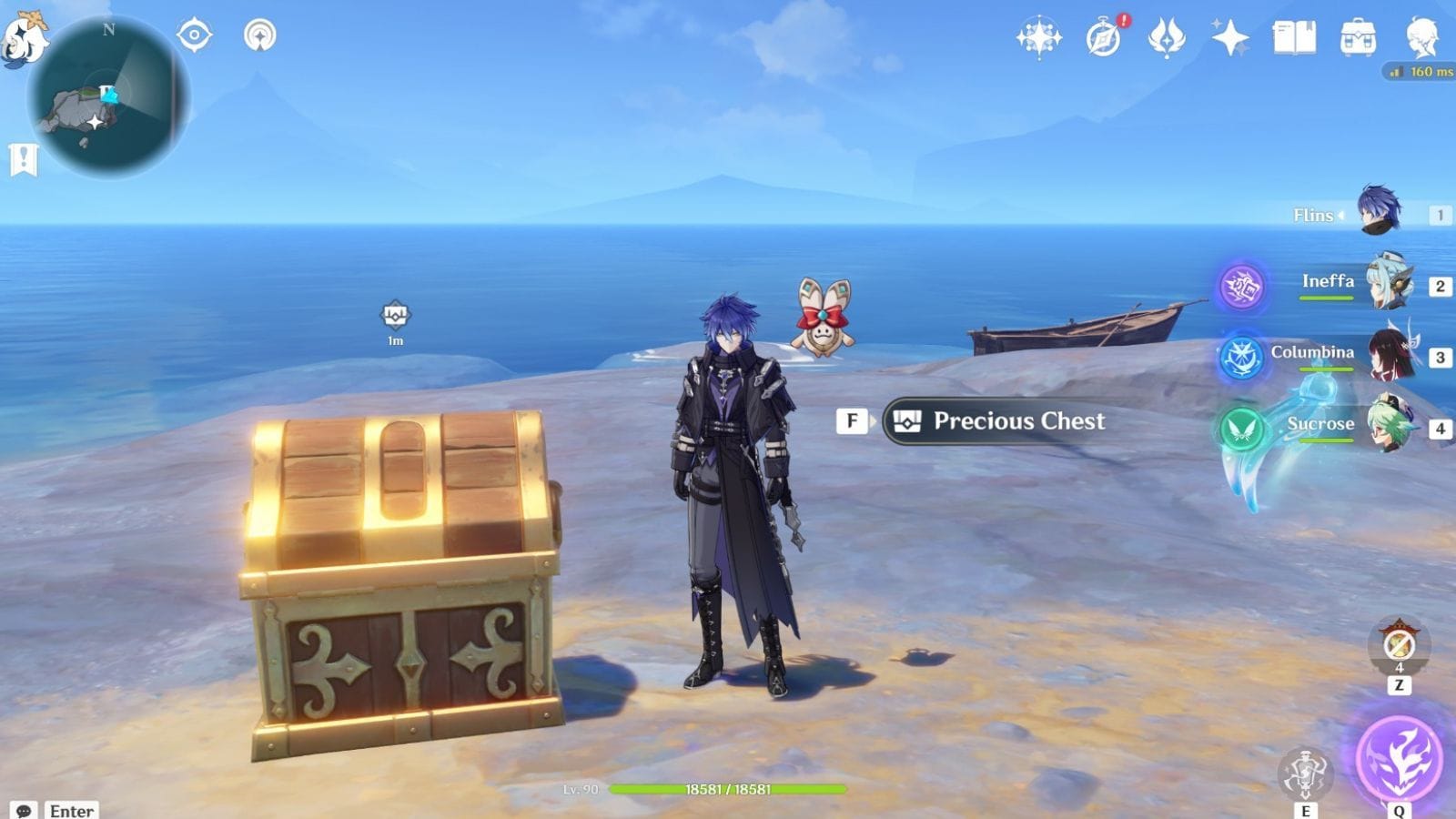Open the Battle Pass compass with red notification
Image resolution: width=1456 pixels, height=819 pixels.
(1102, 37)
